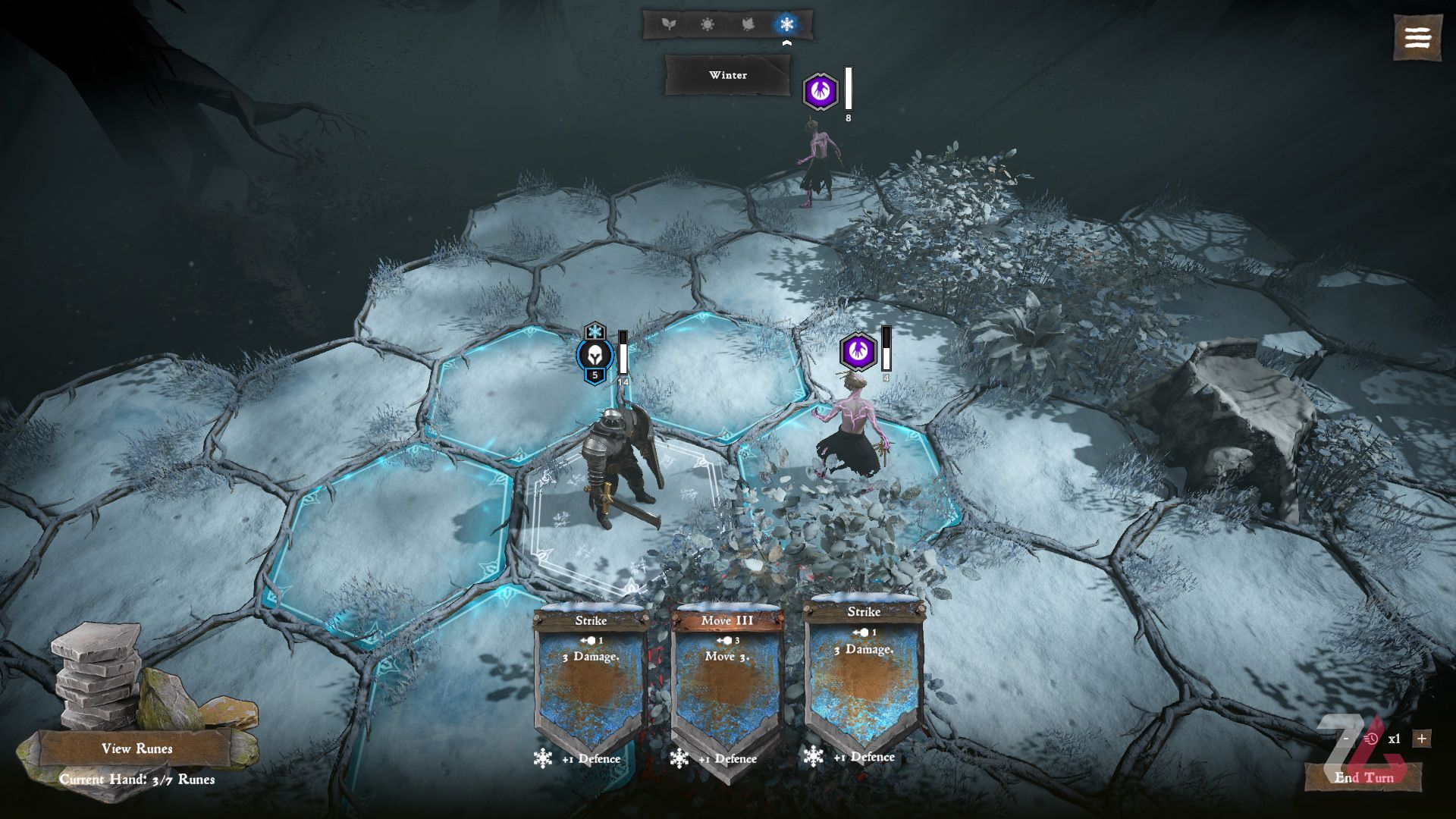Image resolution: width=1456 pixels, height=819 pixels.
Task: Click the leaf autumn season icon
Action: (748, 24)
